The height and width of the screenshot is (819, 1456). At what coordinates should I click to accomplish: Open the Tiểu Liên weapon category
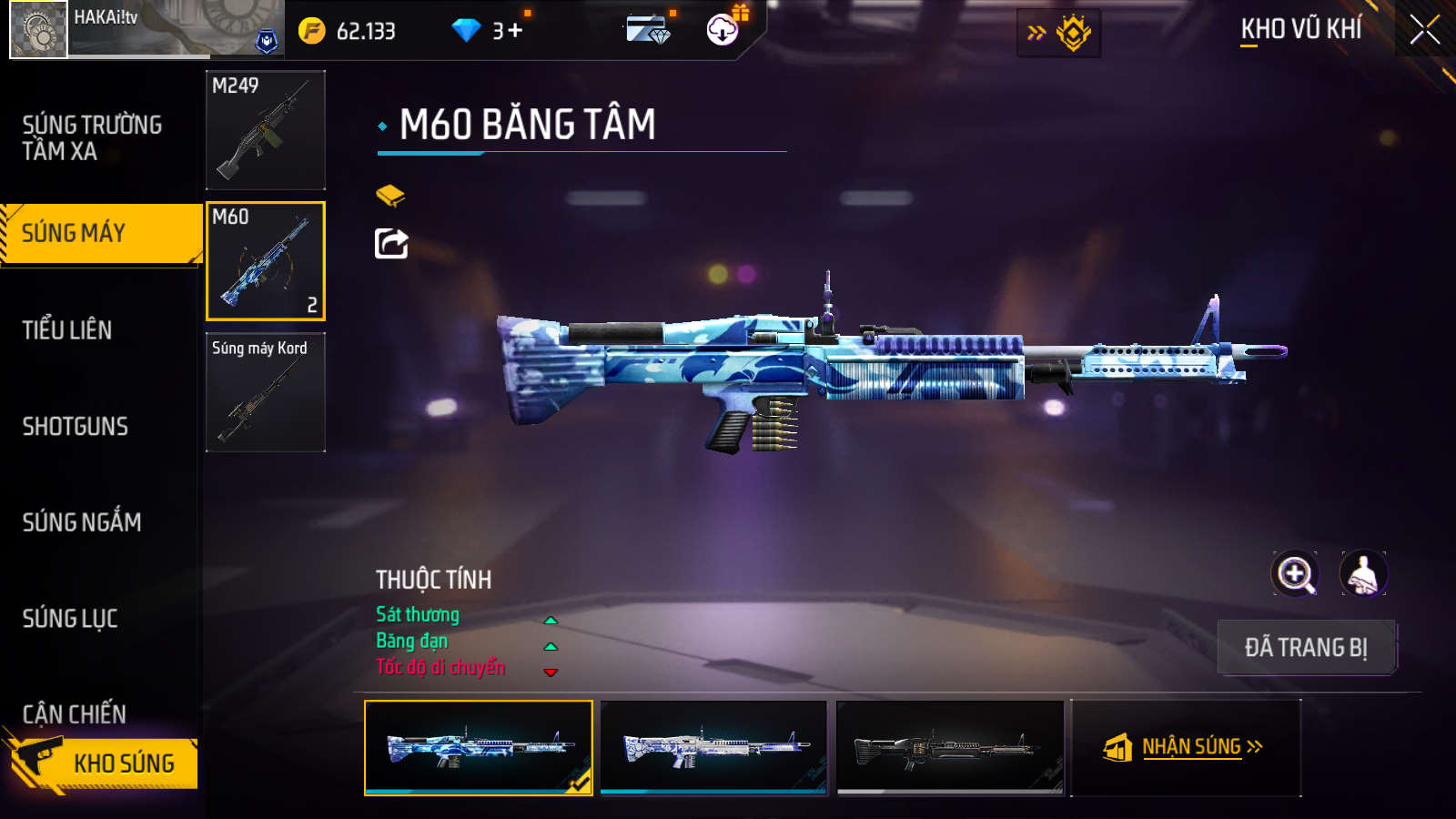coord(67,329)
